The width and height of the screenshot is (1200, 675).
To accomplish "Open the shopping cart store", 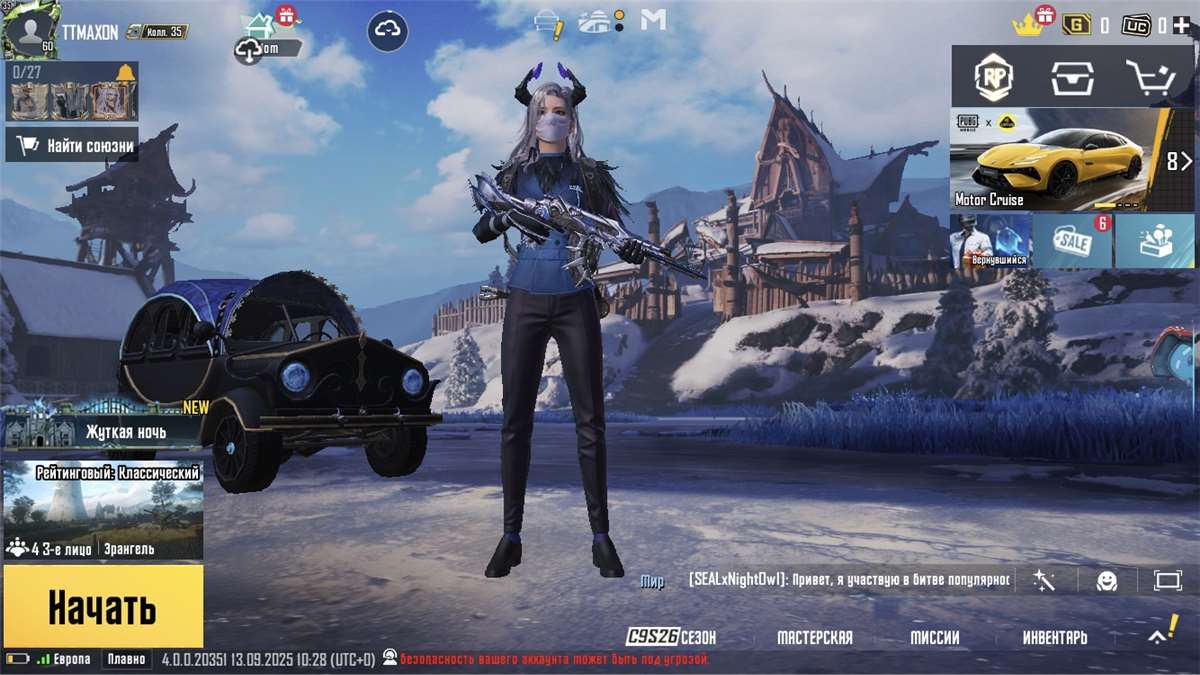I will [1152, 77].
